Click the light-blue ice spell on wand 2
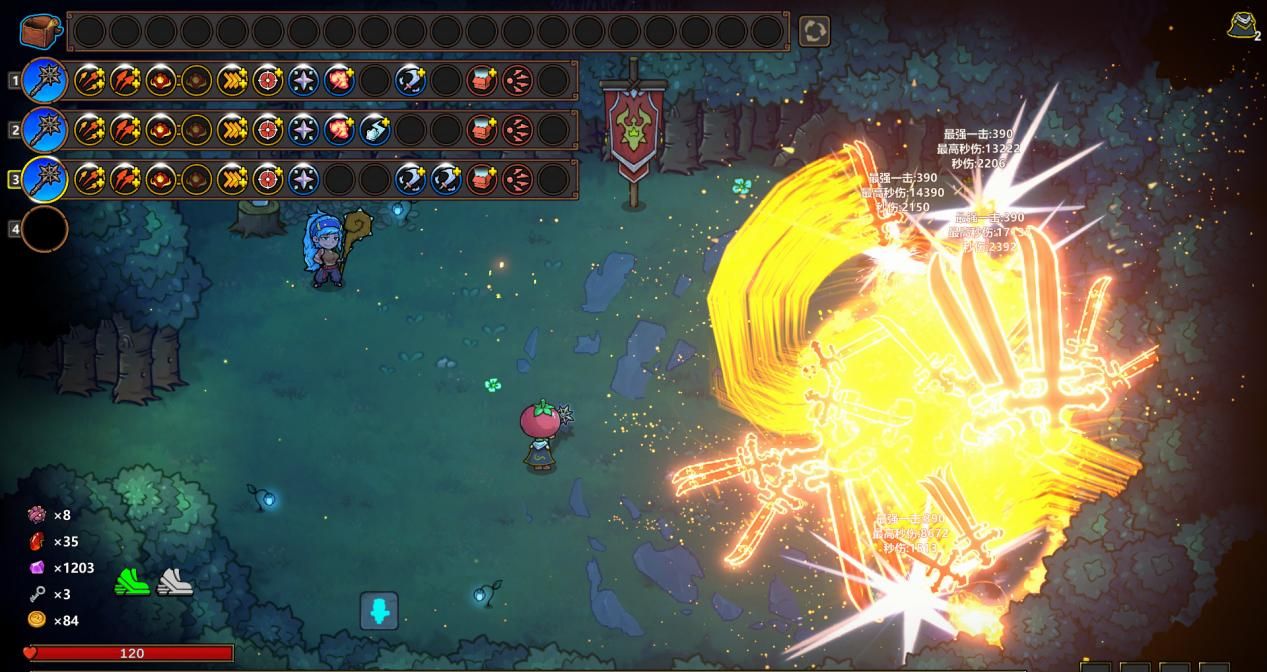Viewport: 1267px width, 672px height. coord(375,130)
